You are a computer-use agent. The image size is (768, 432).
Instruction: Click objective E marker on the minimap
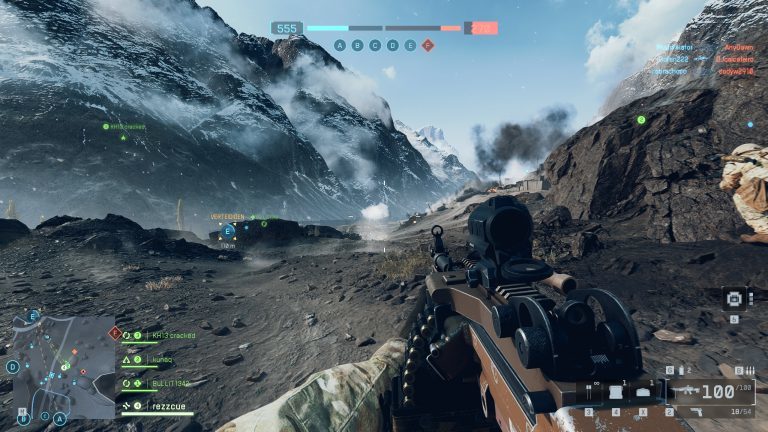33,316
